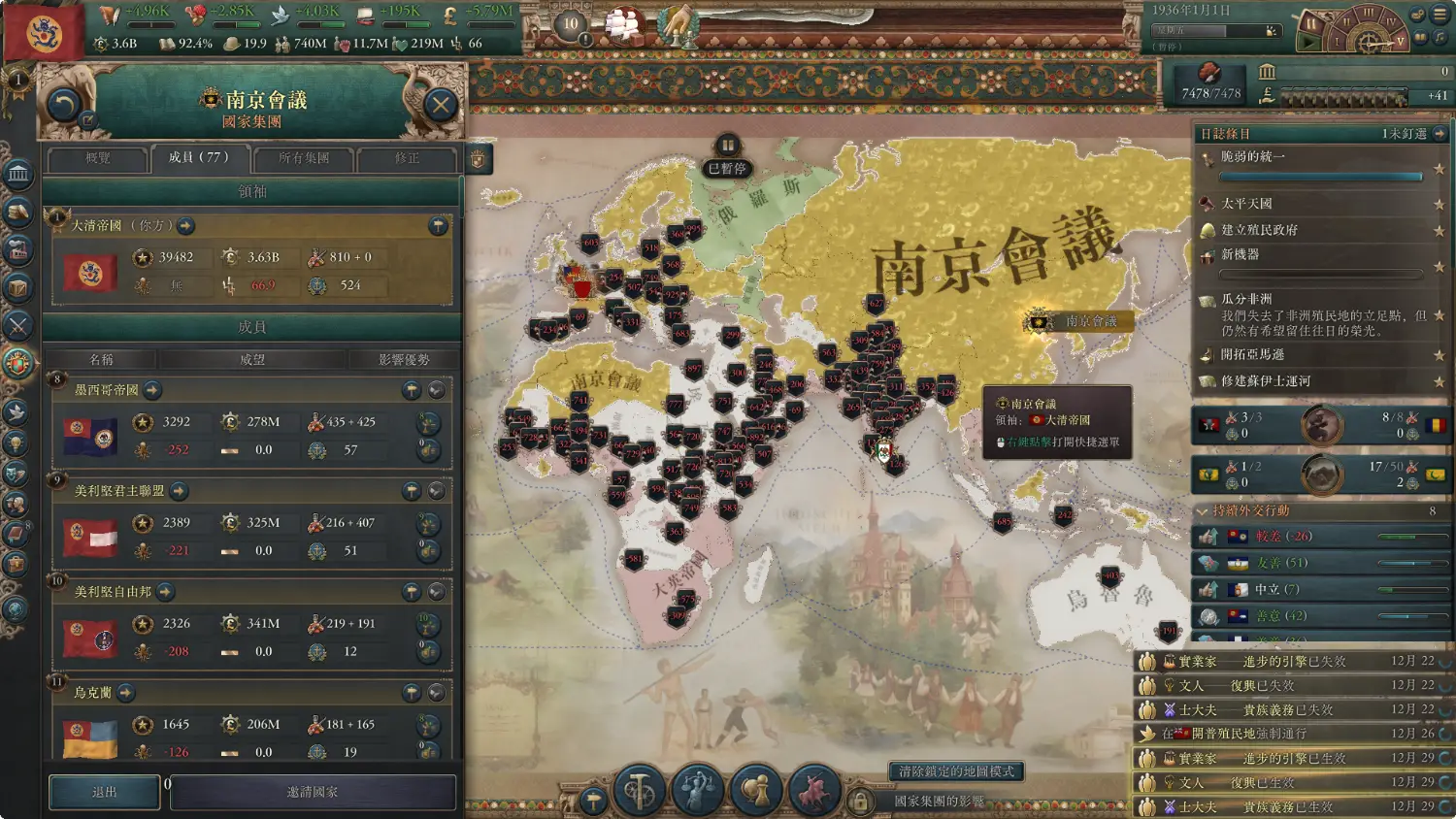Screen dimensions: 1456x819
Task: Open the 修建蘇伊士運河 journal entry
Action: [1265, 381]
